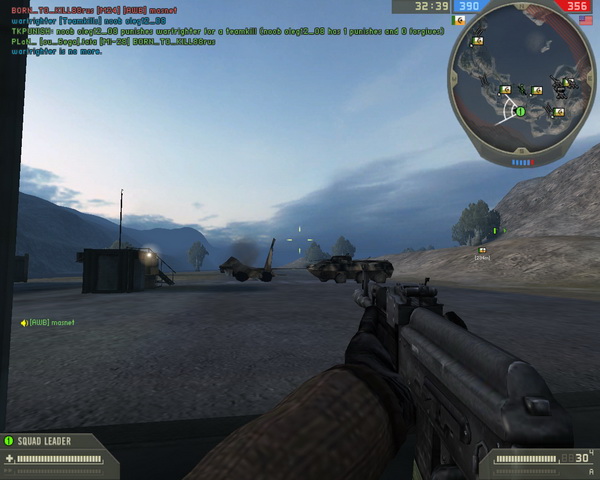This screenshot has height=480, width=600.
Task: Click the green squad marker on minimap
Action: pyautogui.click(x=520, y=111)
